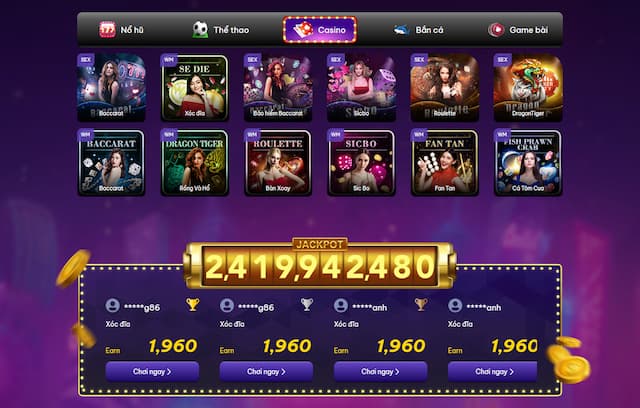640x408 pixels.
Task: Launch the Xóc đĩa game tile
Action: click(x=194, y=88)
